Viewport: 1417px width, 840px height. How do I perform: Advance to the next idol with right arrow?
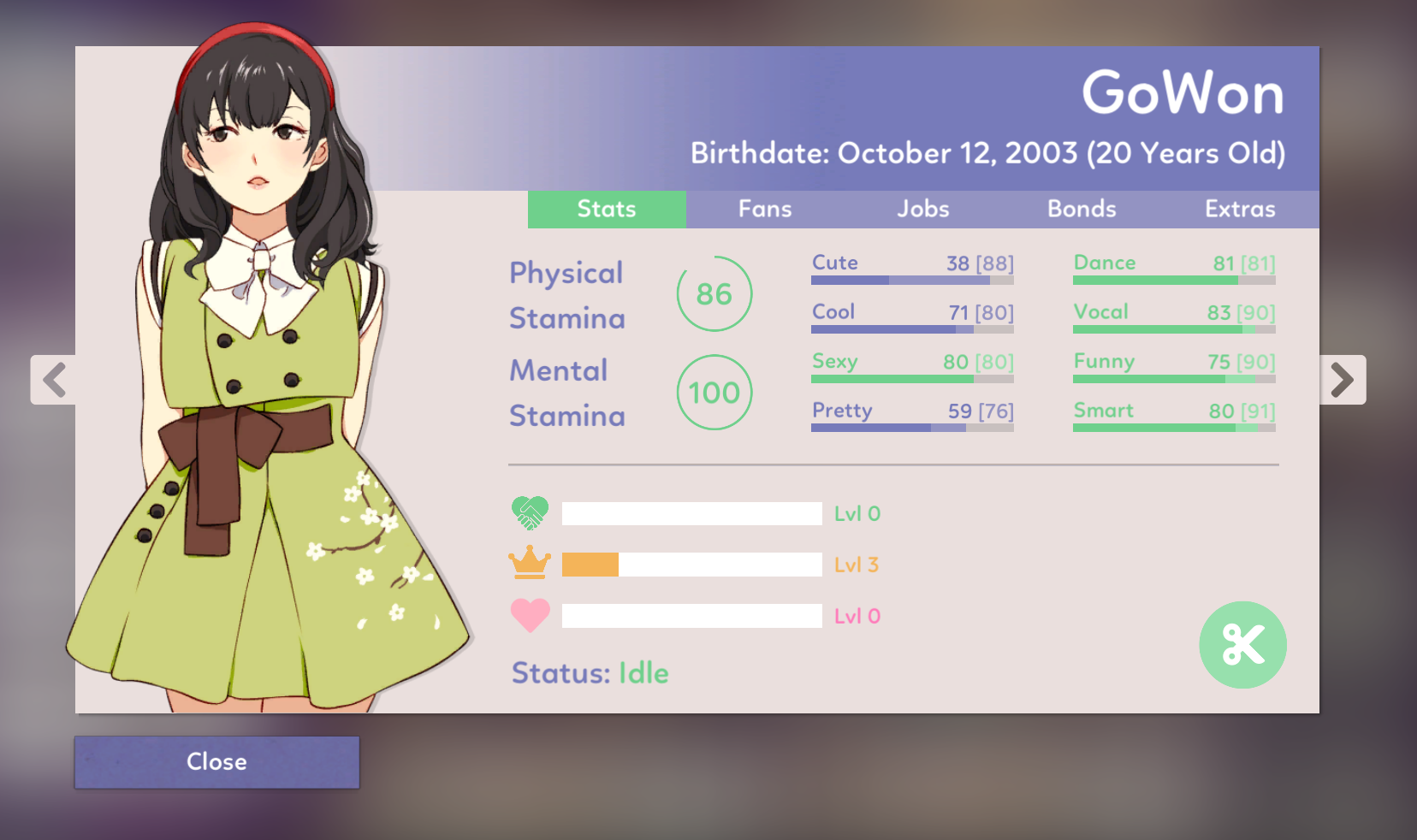point(1342,380)
